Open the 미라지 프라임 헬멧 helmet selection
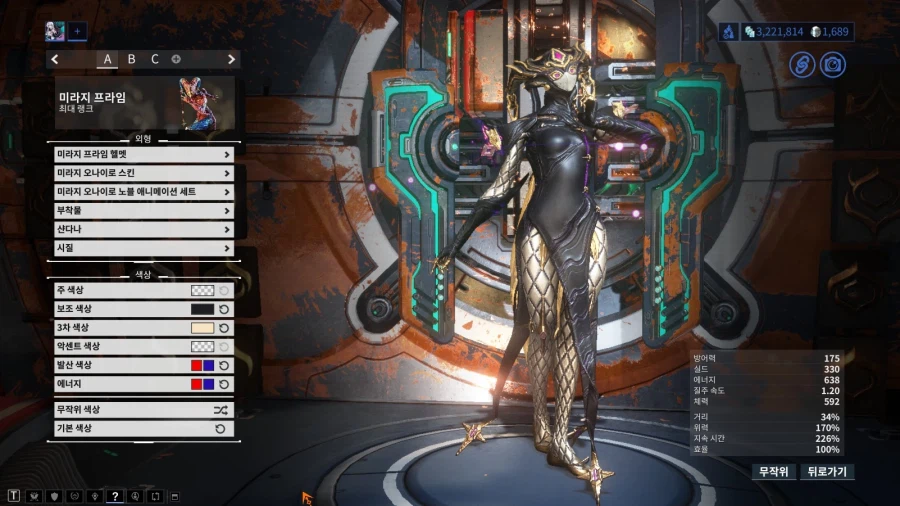Viewport: 900px width, 506px height. pos(144,155)
